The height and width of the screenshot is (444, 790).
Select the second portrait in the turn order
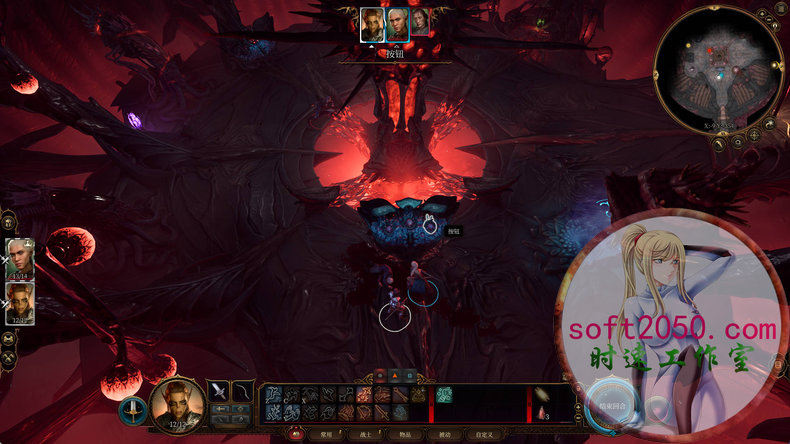pos(397,24)
